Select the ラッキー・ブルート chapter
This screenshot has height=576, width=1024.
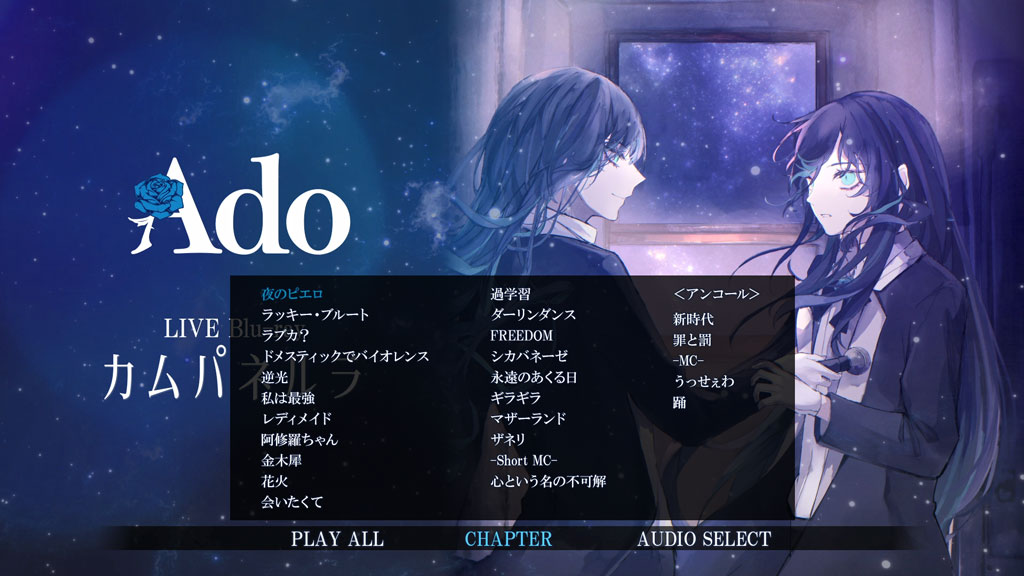click(x=315, y=315)
